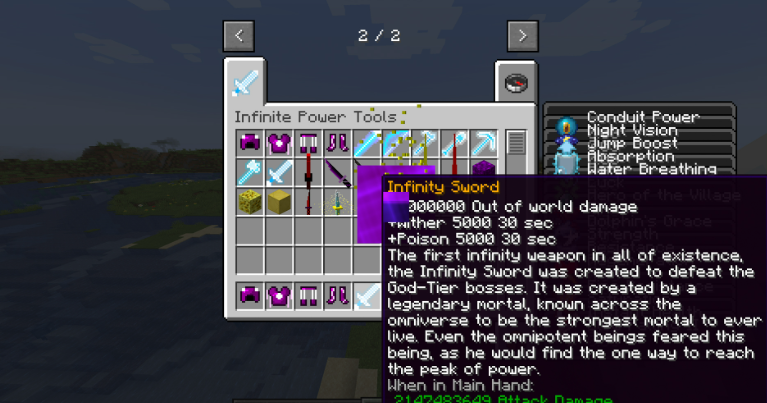The width and height of the screenshot is (767, 403).
Task: Choose the gold block item
Action: (x=279, y=202)
